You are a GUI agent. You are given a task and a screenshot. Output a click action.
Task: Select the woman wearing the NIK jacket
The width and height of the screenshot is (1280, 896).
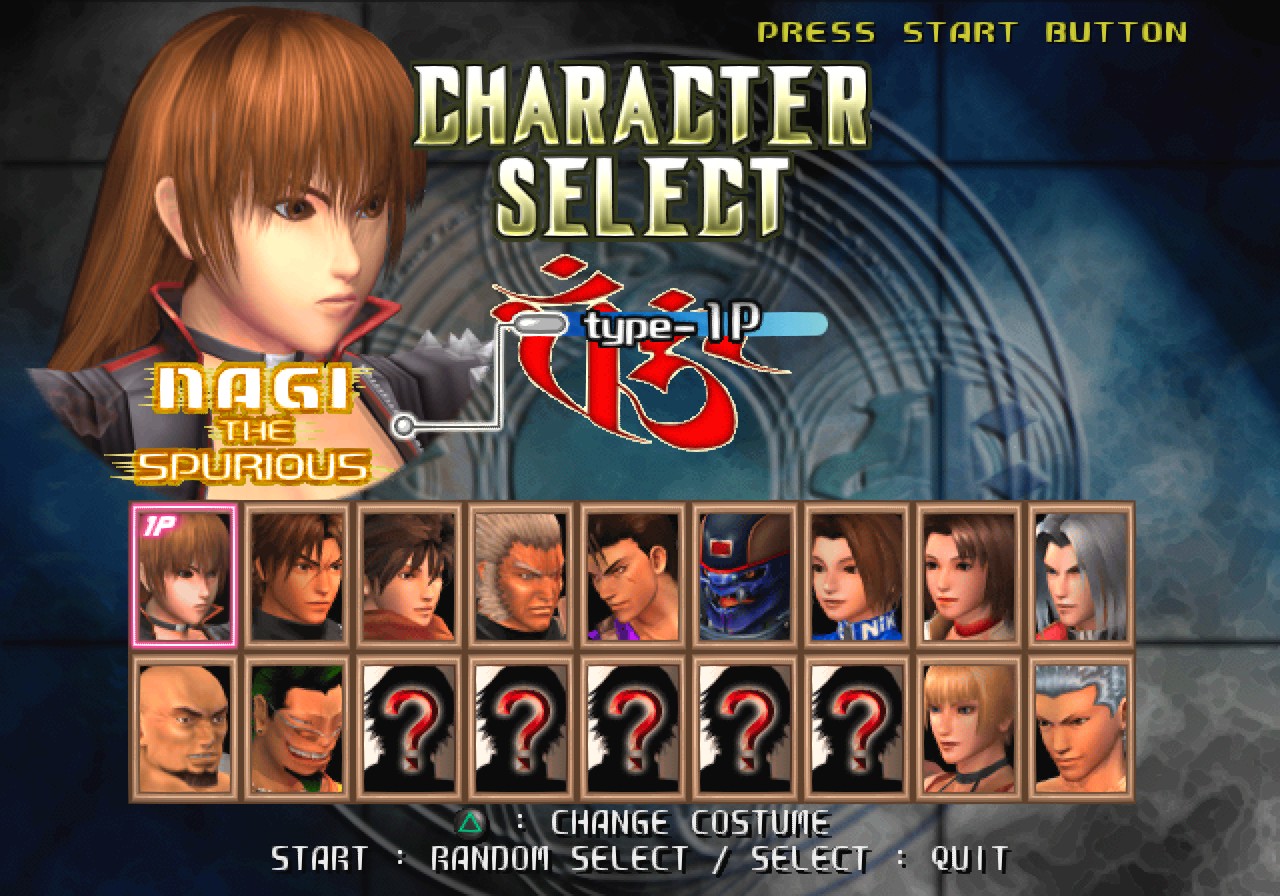[x=856, y=572]
